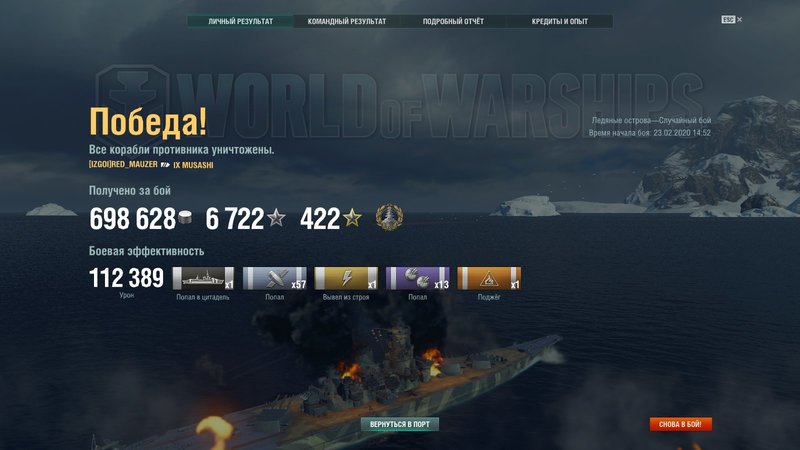Click the Вернуться в порт button
The height and width of the screenshot is (450, 800).
coord(400,424)
